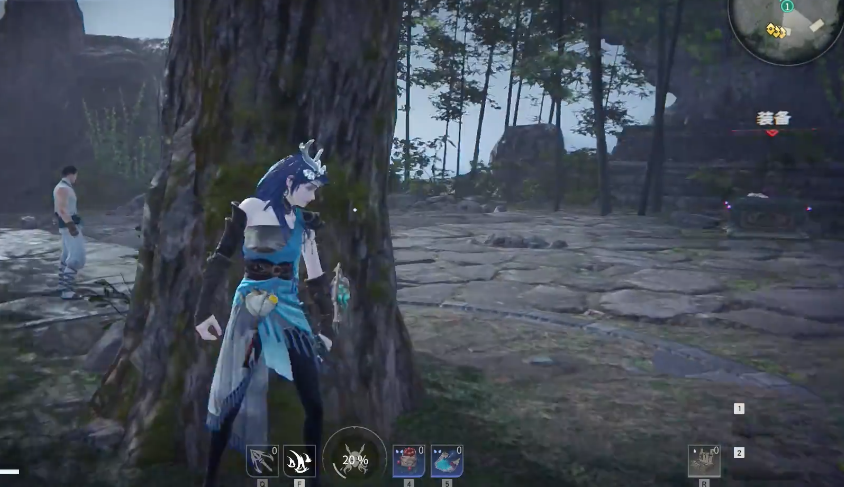
Task: Select the item slot in the bottom-right corner
Action: 704,461
